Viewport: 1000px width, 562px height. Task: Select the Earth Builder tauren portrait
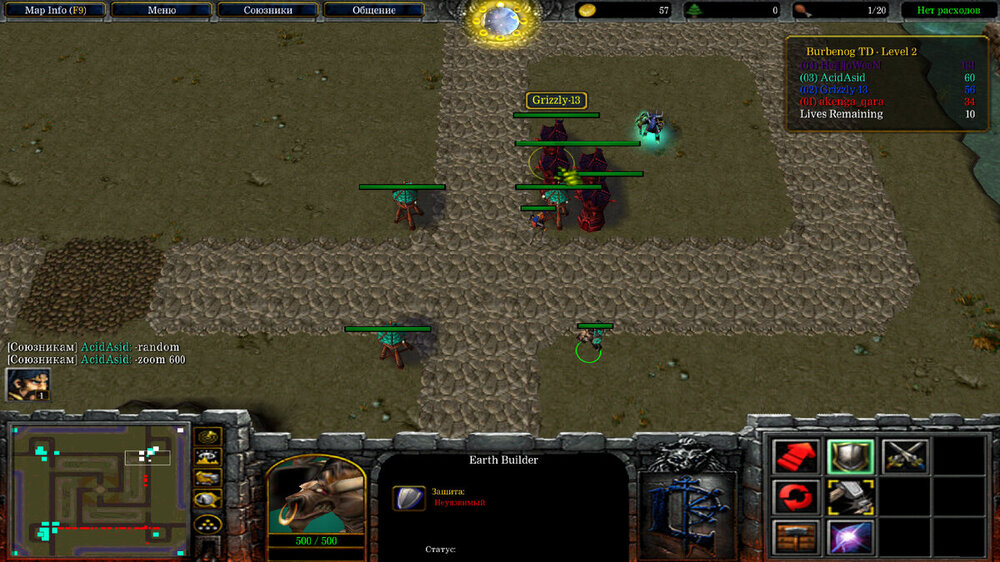point(315,496)
